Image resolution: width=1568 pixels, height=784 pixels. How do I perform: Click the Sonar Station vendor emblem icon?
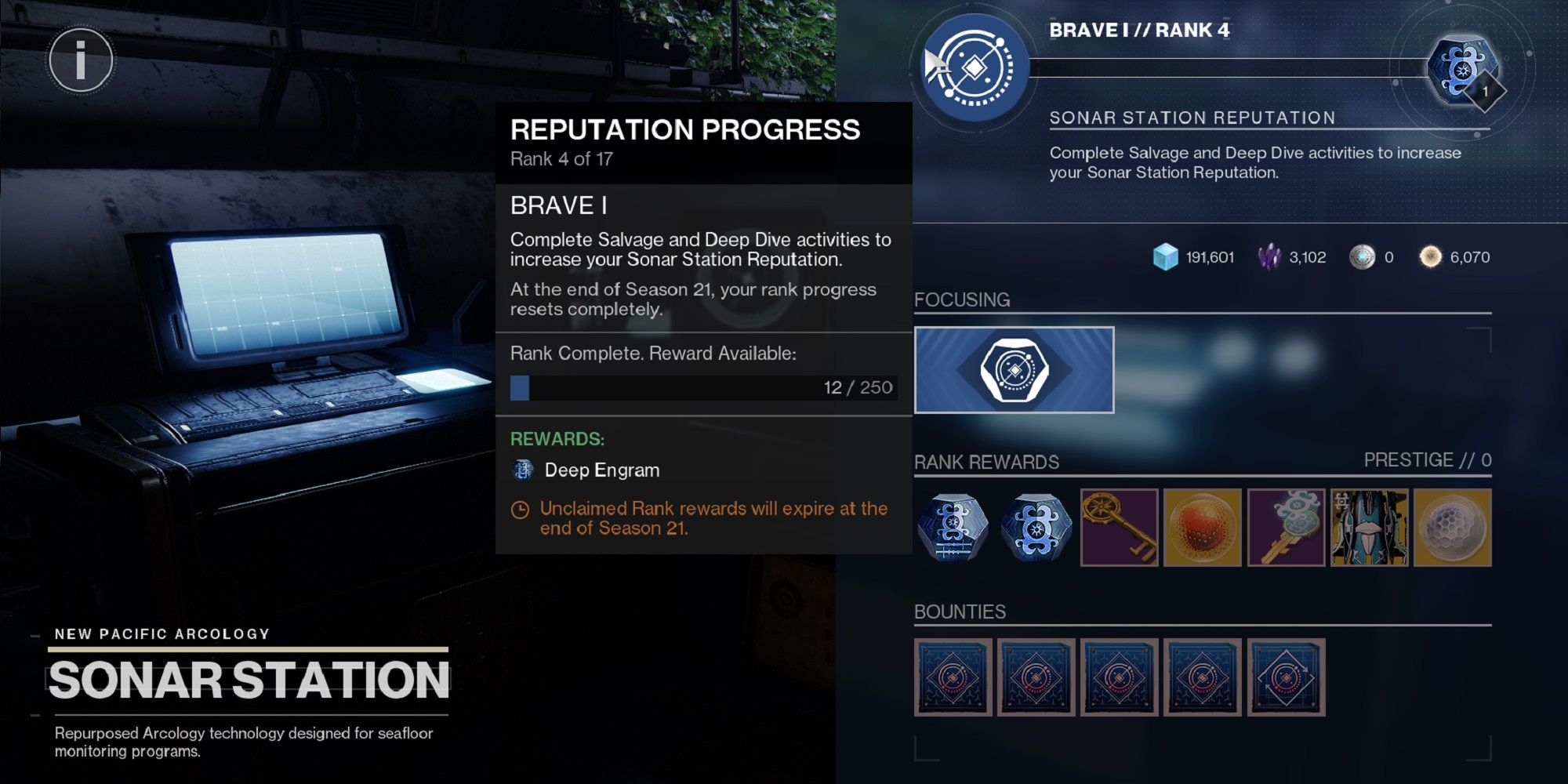pyautogui.click(x=974, y=71)
